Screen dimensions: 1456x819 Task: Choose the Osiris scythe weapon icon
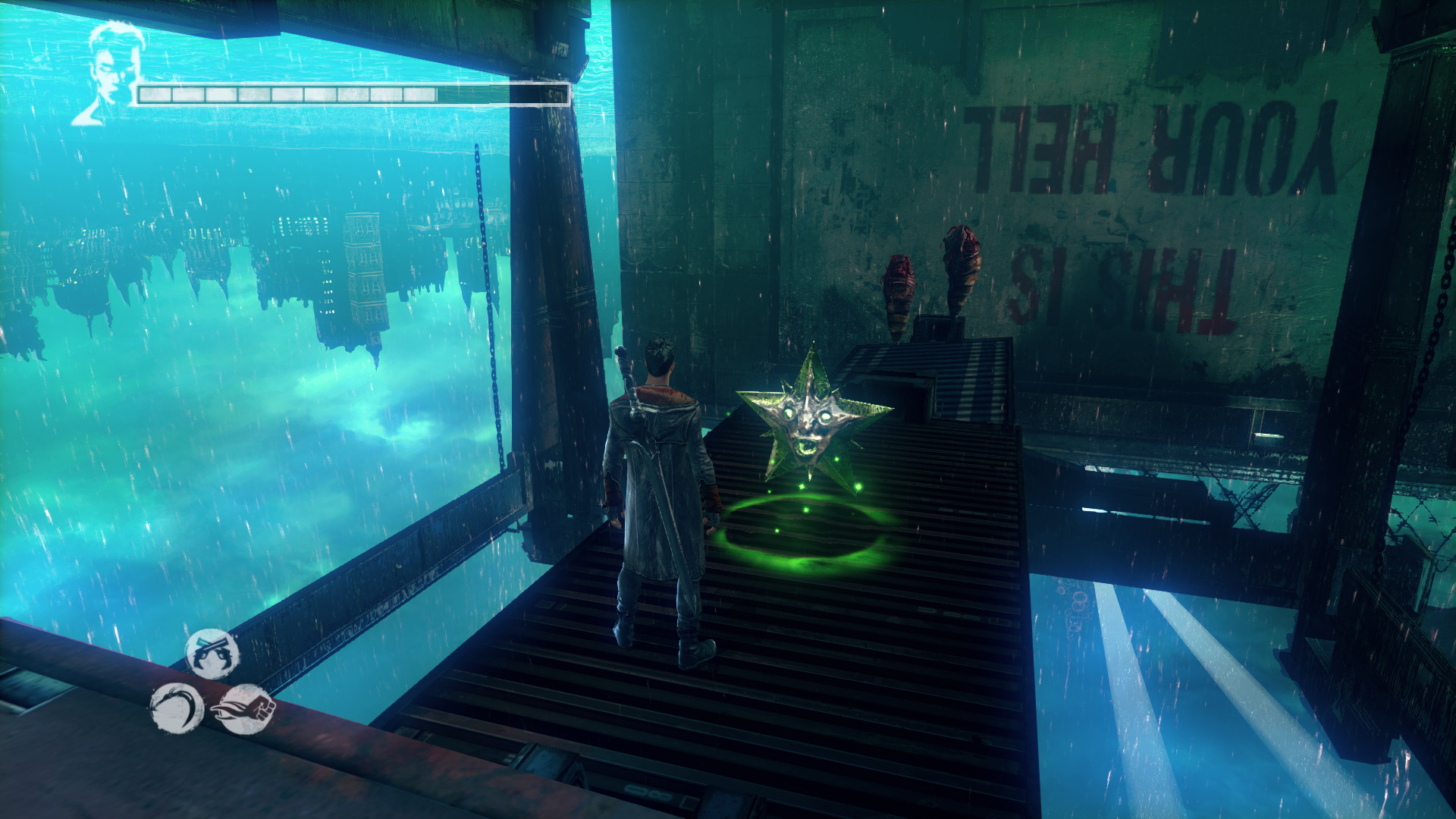(x=176, y=708)
